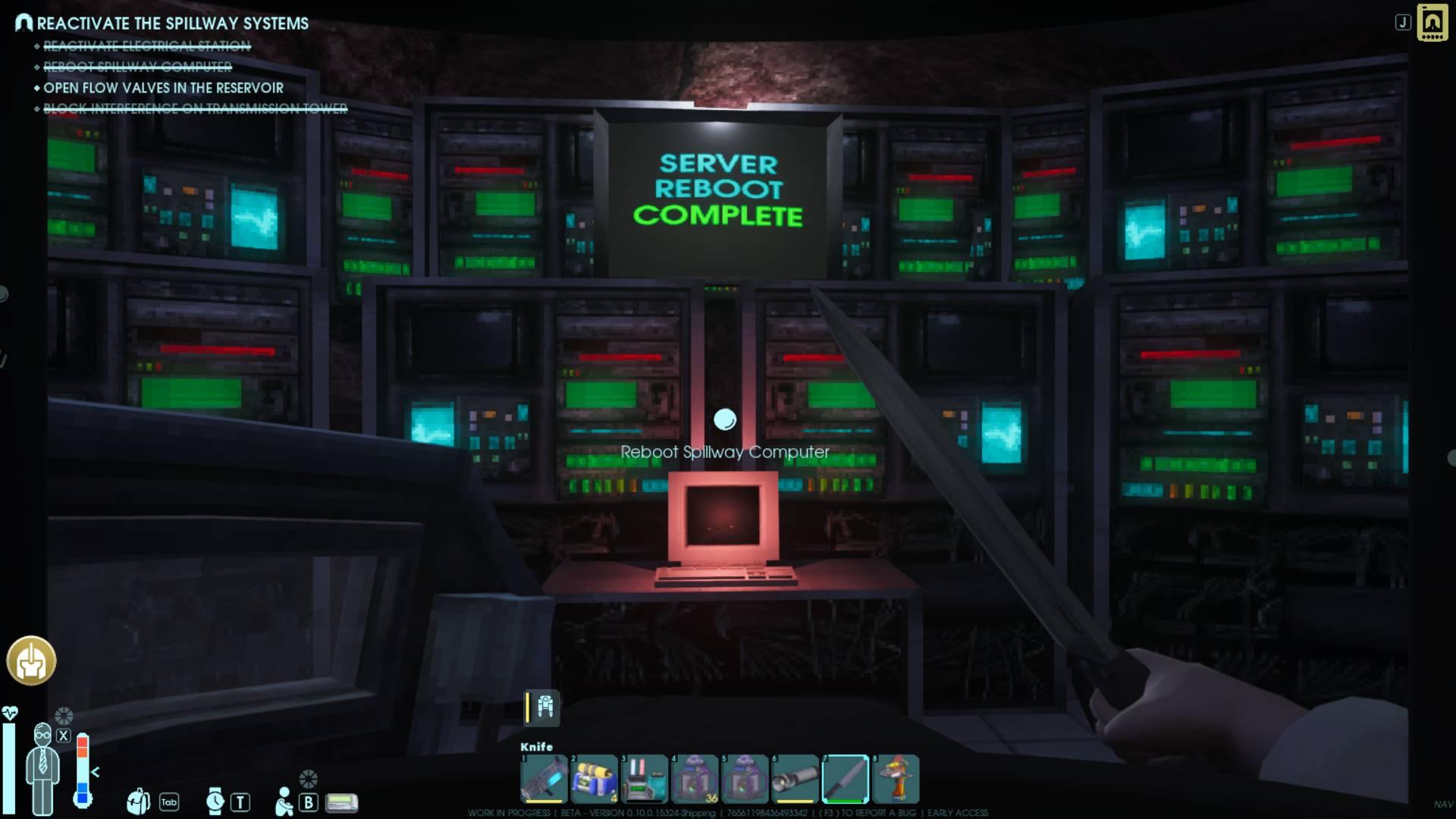Select the Open Flow Valves objective
The width and height of the screenshot is (1456, 819).
(x=163, y=88)
